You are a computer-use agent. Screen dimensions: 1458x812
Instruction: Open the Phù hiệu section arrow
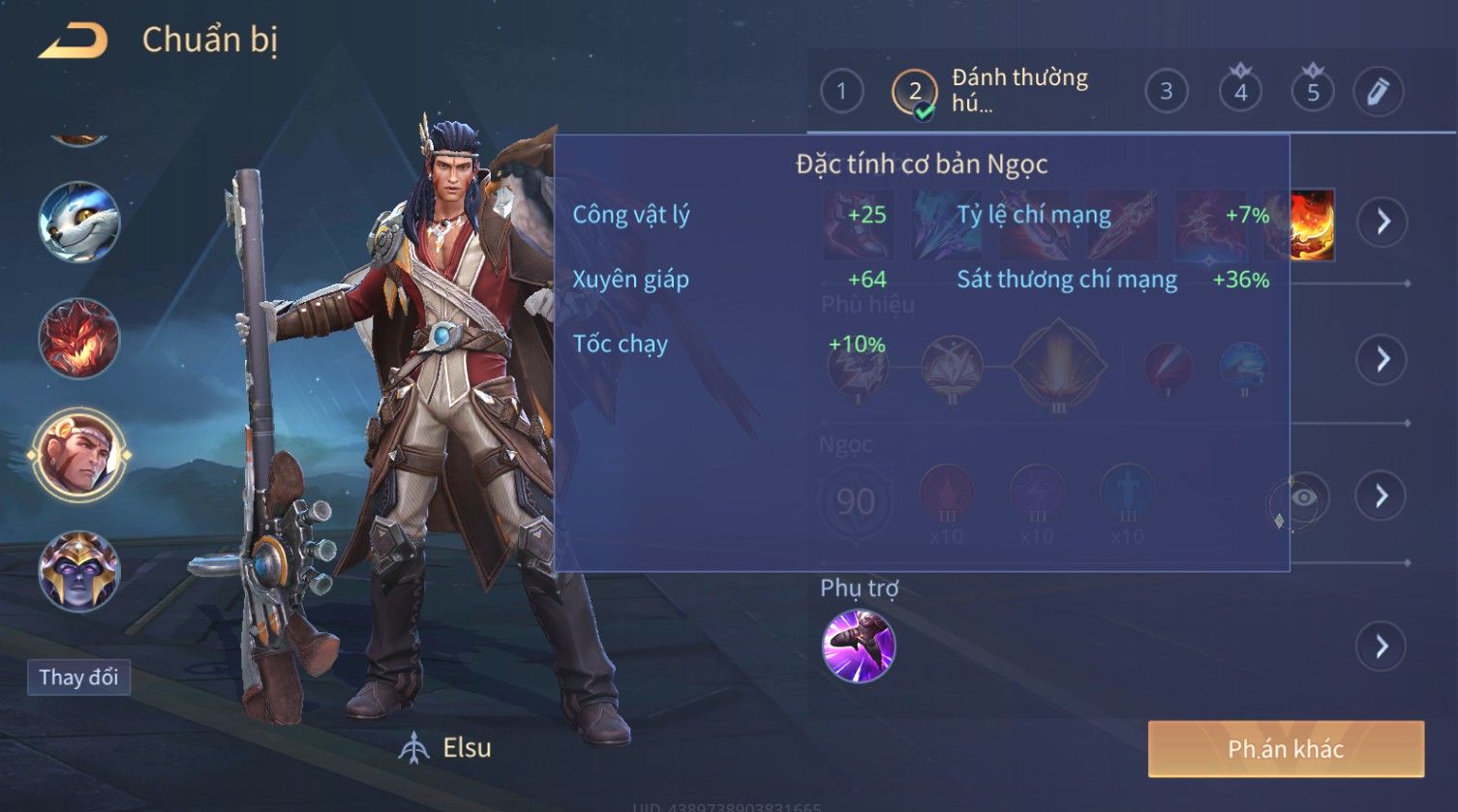1382,359
